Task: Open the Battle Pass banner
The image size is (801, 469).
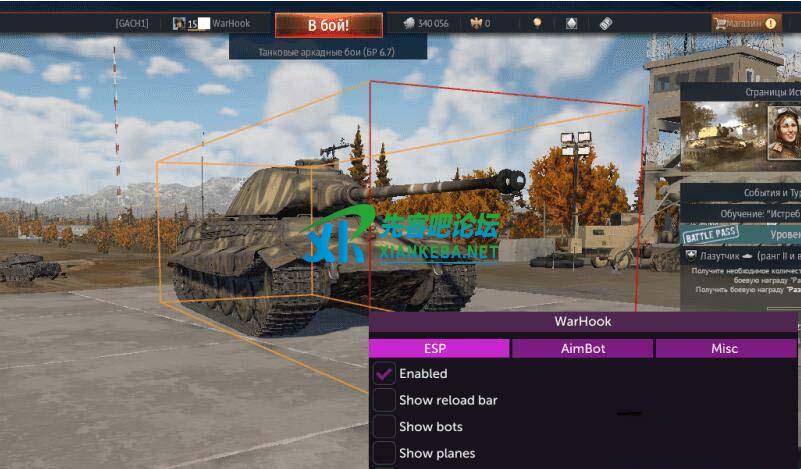Action: pyautogui.click(x=710, y=236)
